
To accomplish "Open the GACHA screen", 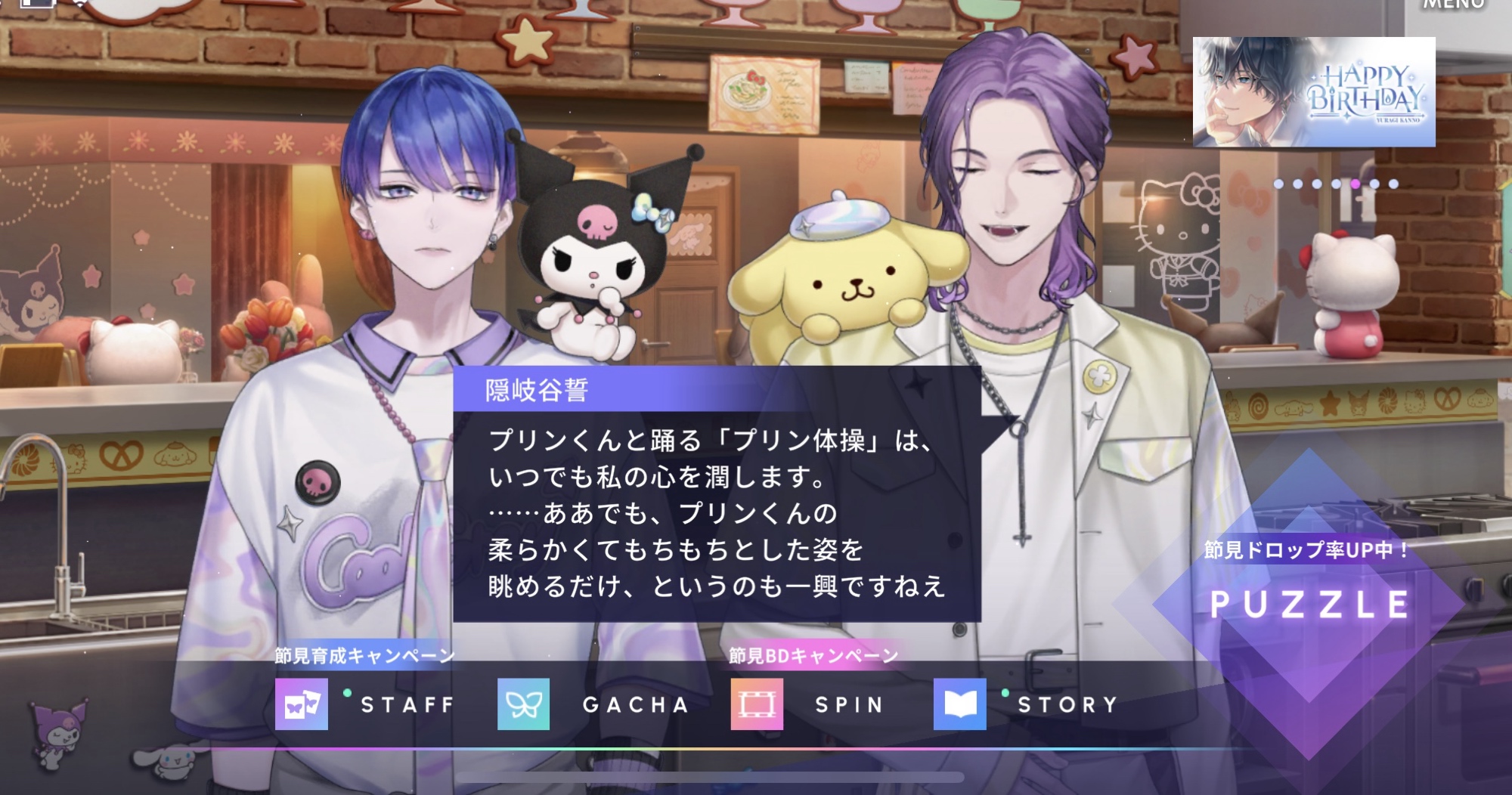I will coord(593,704).
